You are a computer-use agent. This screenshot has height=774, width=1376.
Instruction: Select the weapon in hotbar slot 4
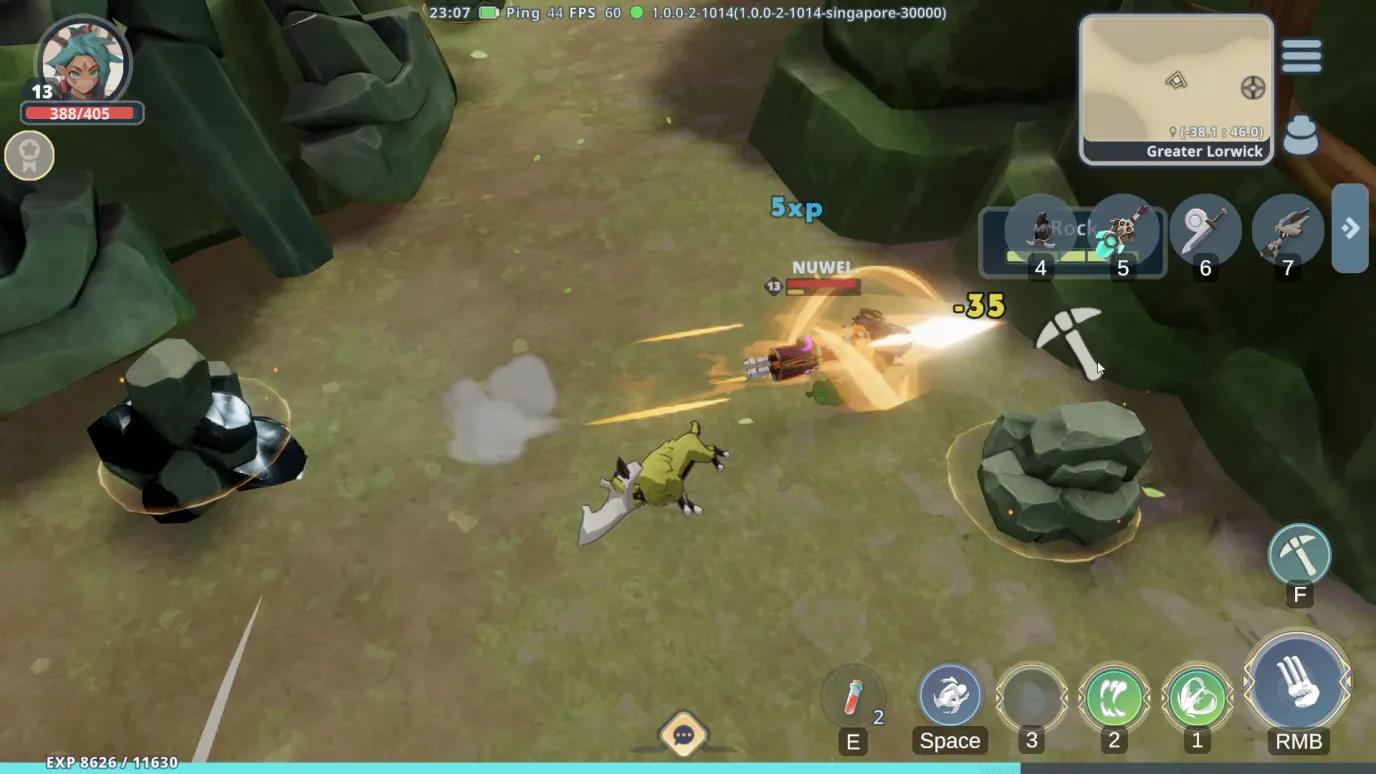[x=1041, y=231]
